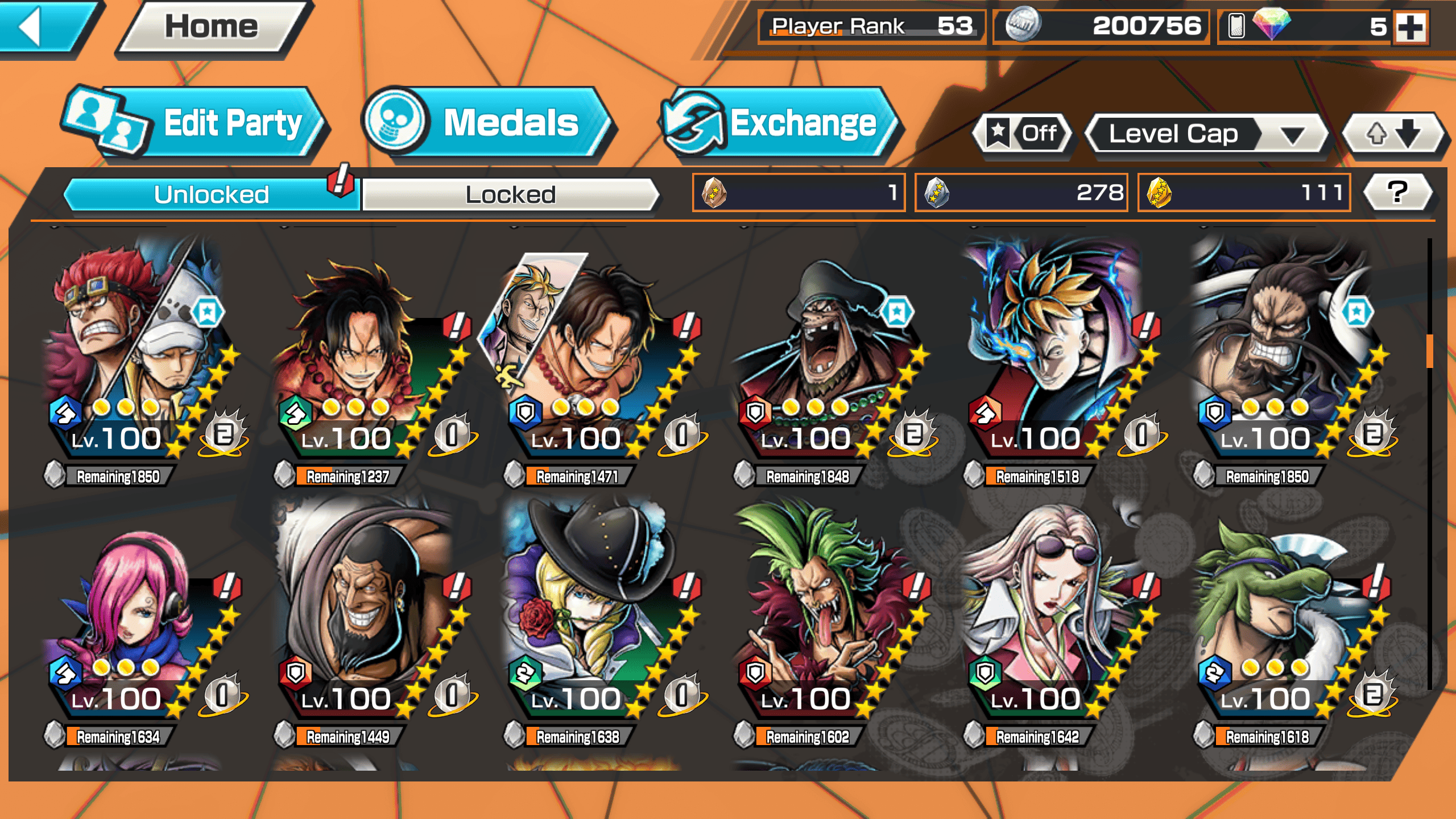This screenshot has height=819, width=1456.
Task: Return to the Home screen
Action: [212, 27]
